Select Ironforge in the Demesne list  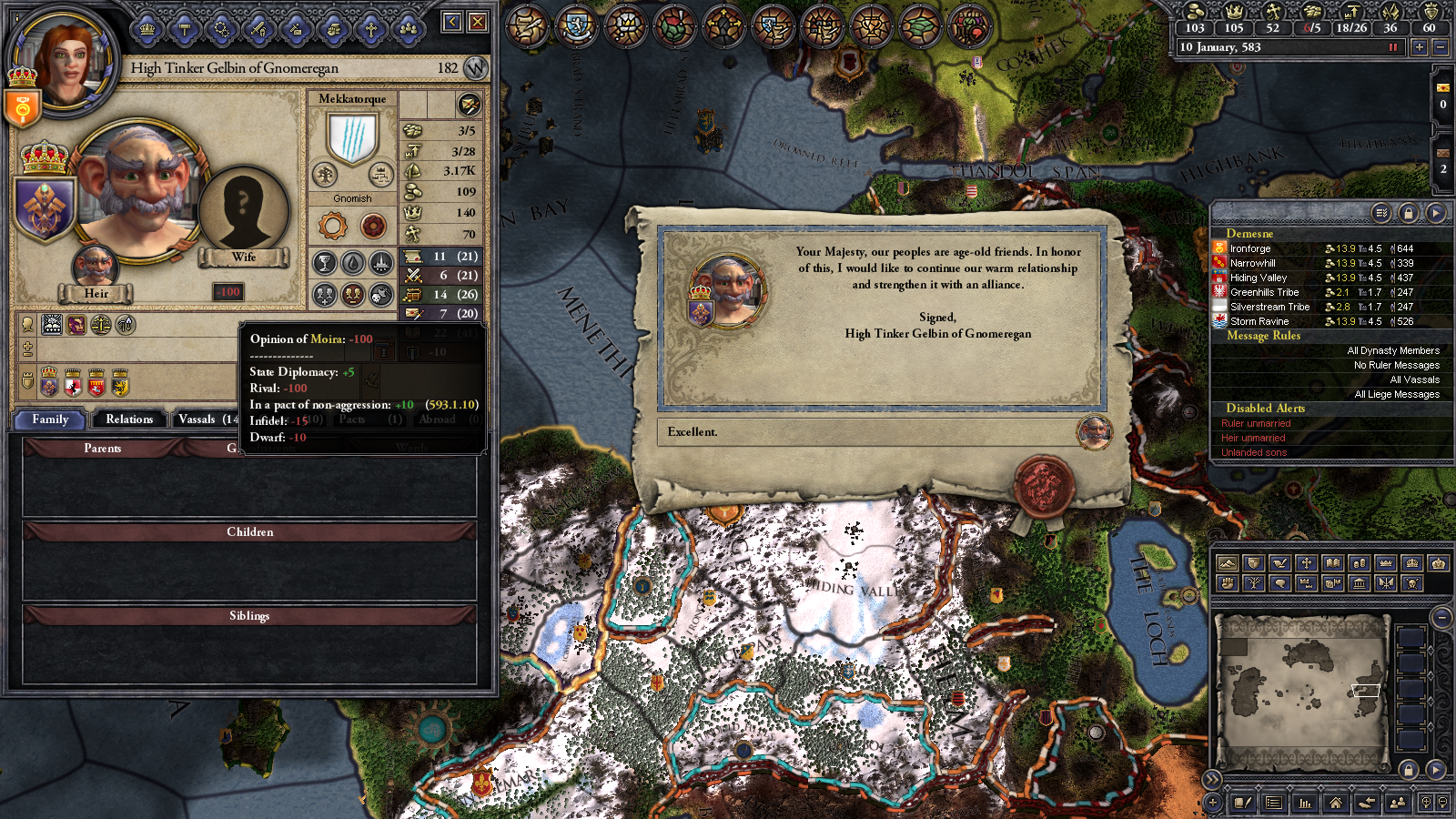tap(1250, 248)
